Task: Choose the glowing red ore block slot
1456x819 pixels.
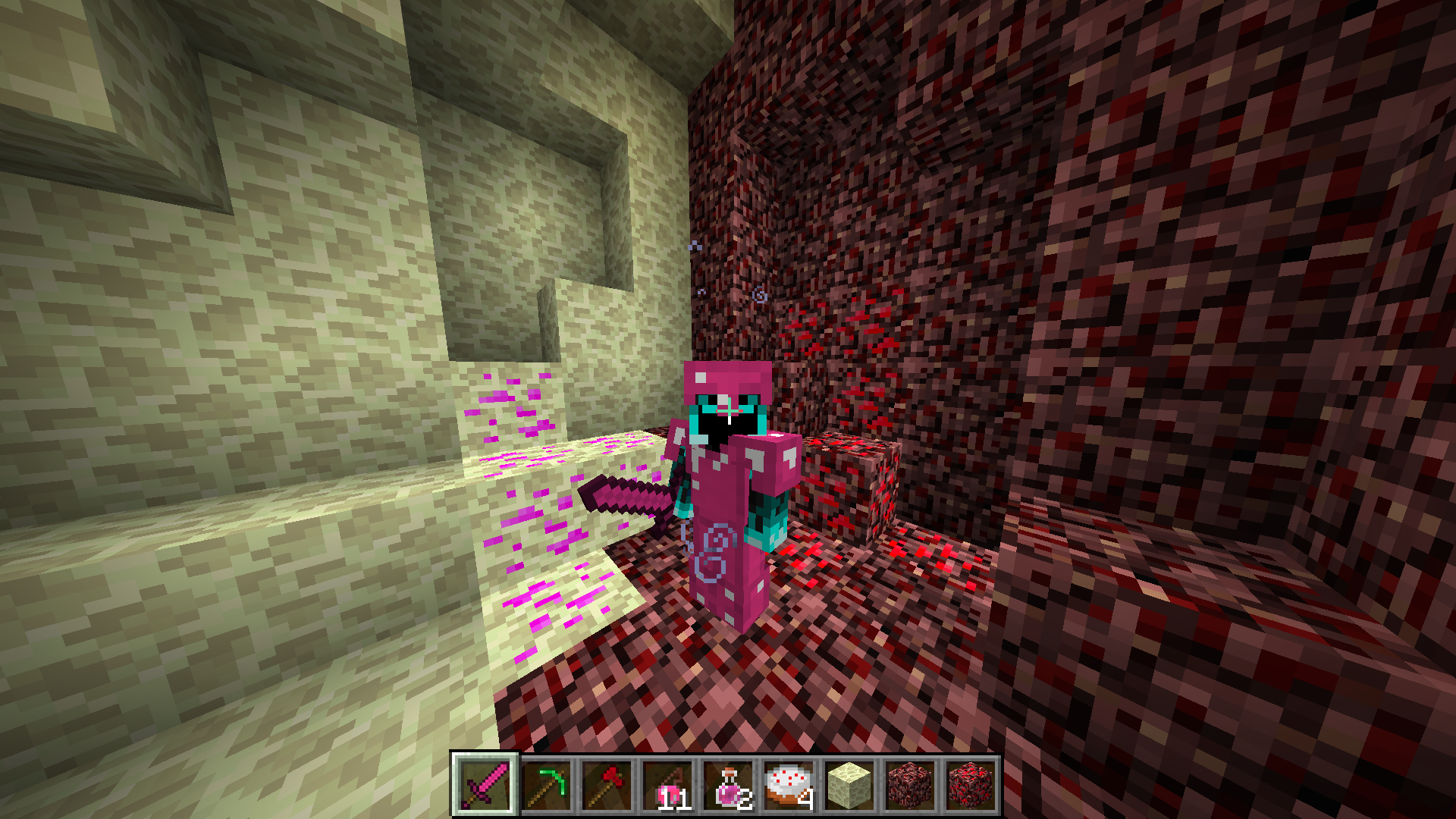Action: [x=971, y=785]
